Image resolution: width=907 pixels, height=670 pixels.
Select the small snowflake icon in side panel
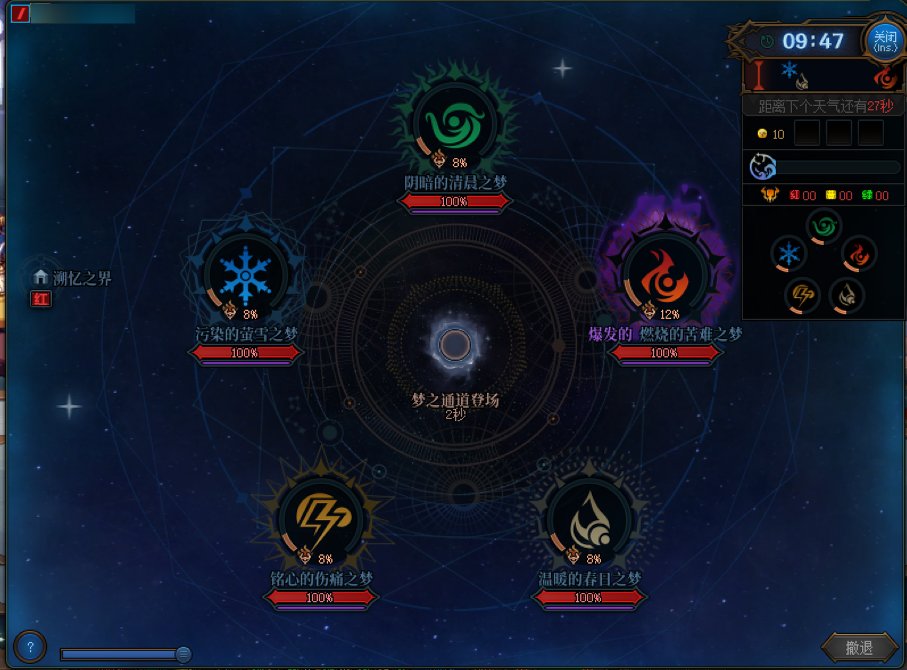click(x=789, y=254)
